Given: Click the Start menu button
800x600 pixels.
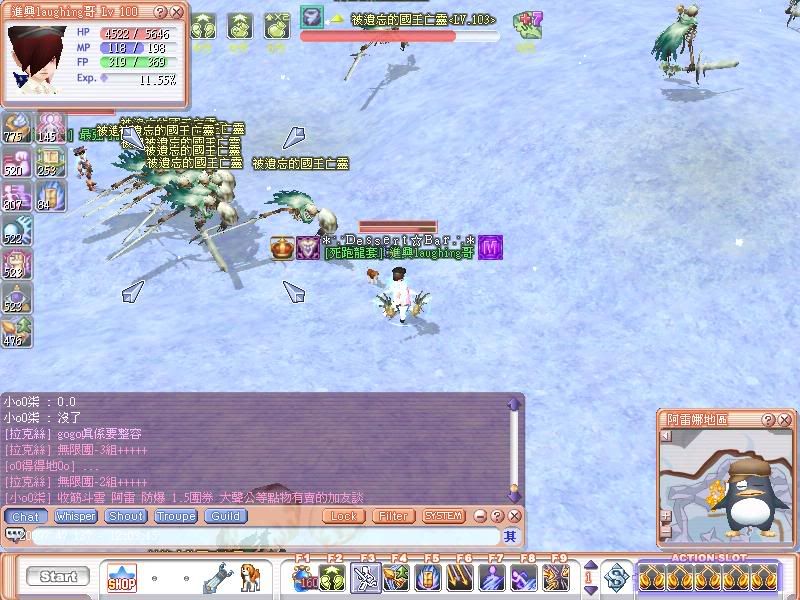Looking at the screenshot, I should click(59, 577).
